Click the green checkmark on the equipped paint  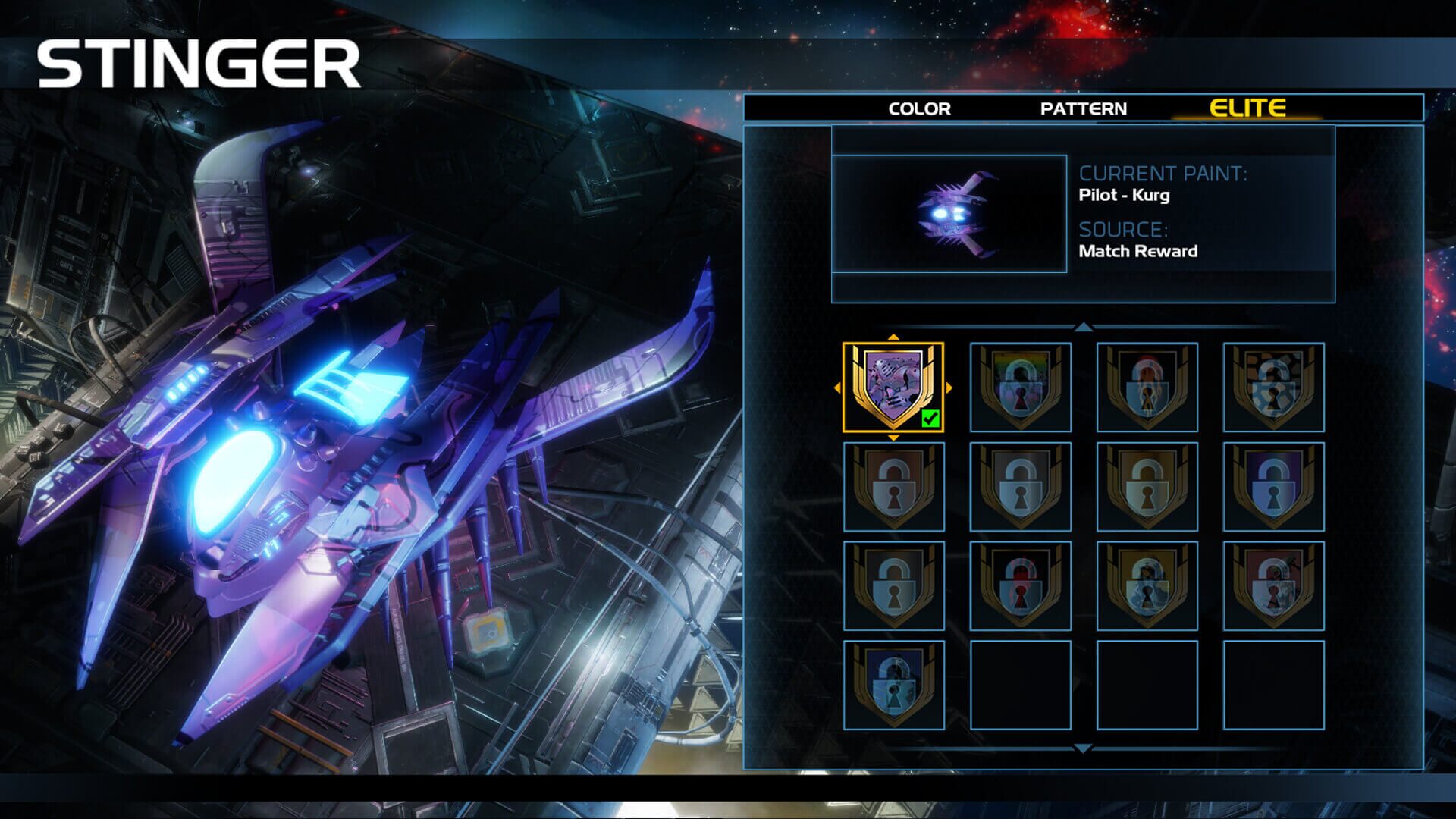(x=930, y=416)
